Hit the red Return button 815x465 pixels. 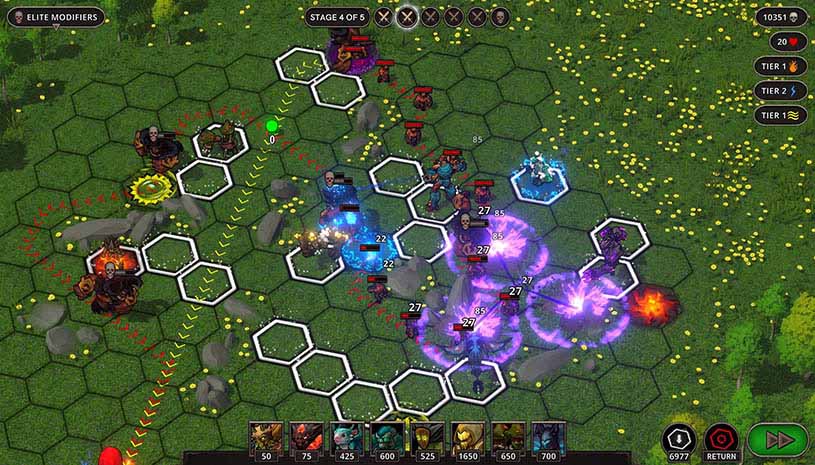pos(721,438)
